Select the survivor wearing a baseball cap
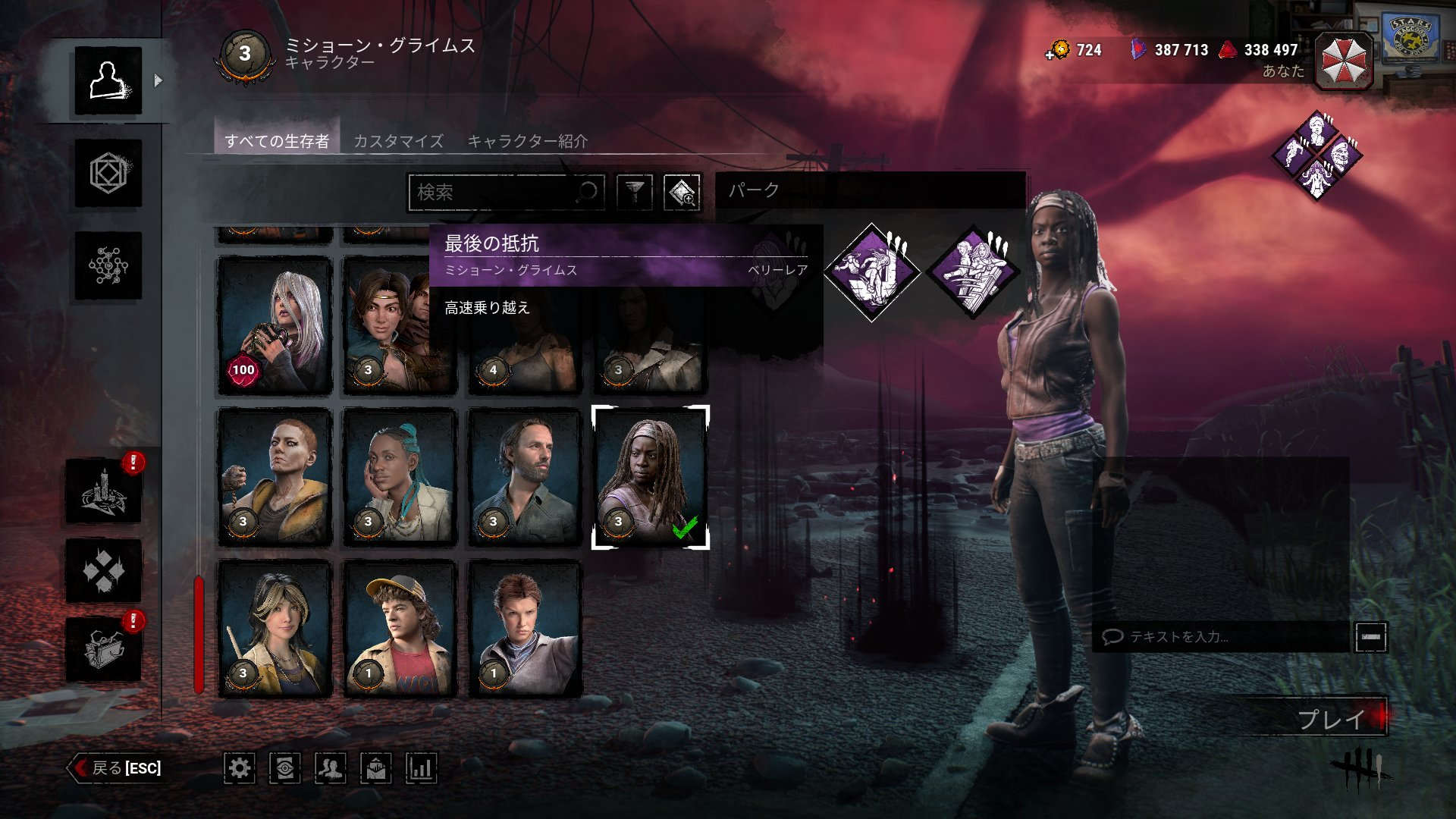This screenshot has height=819, width=1456. click(x=400, y=628)
